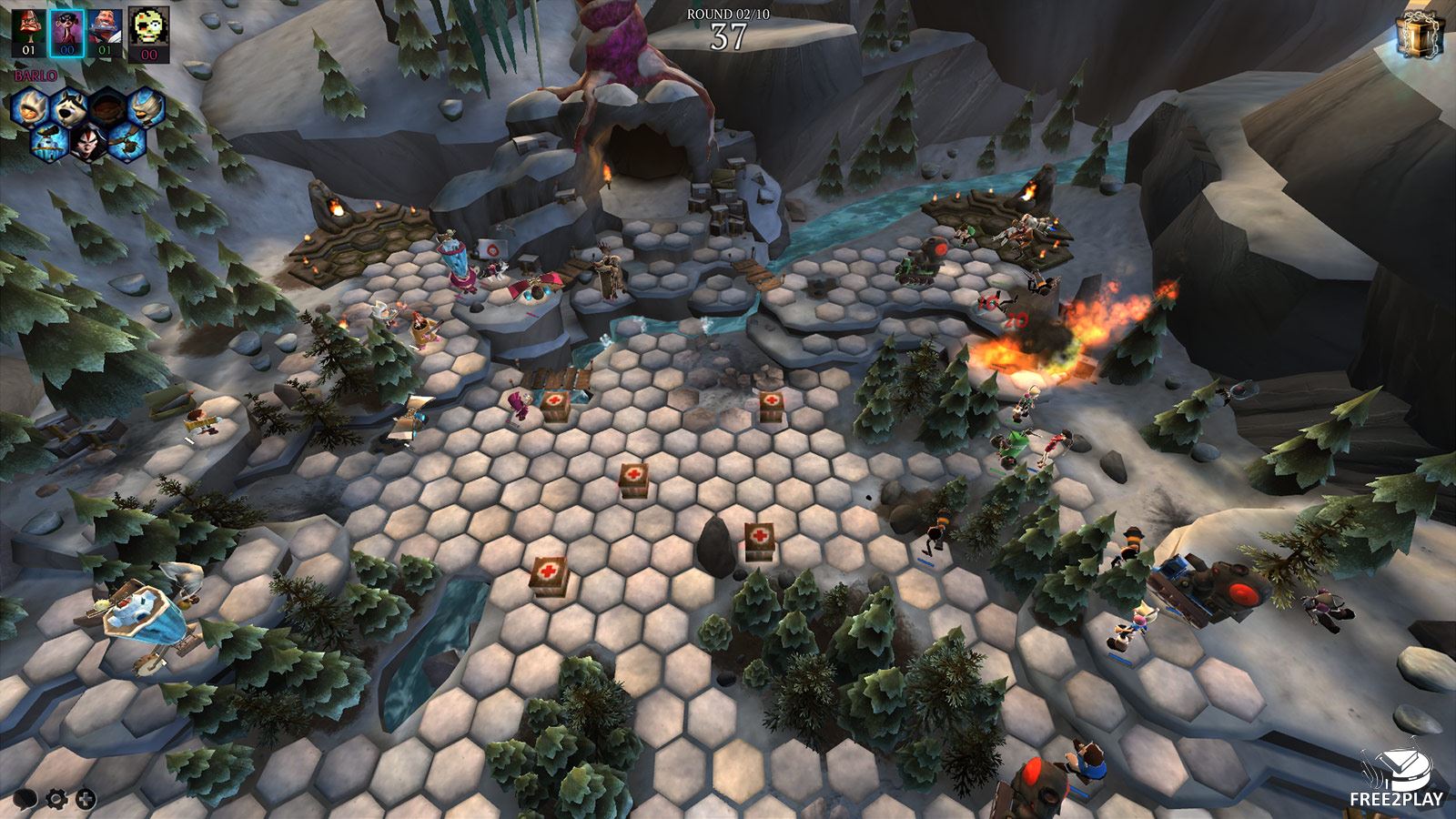Choose the darkened empty-looking unit hexagon
Viewport: 1456px width, 819px height.
[107, 106]
